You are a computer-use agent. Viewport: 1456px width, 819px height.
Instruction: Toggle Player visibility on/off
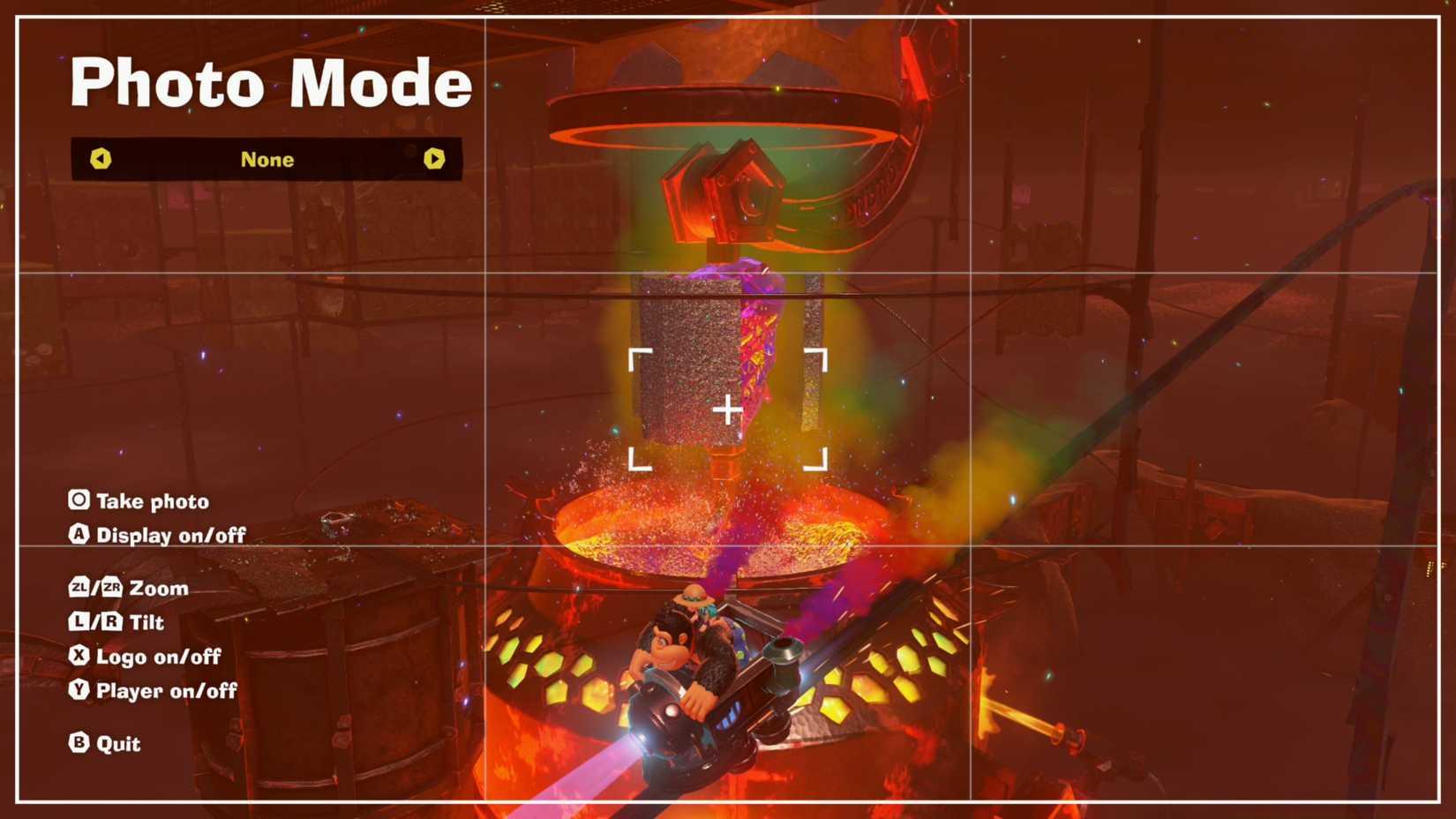pos(168,691)
